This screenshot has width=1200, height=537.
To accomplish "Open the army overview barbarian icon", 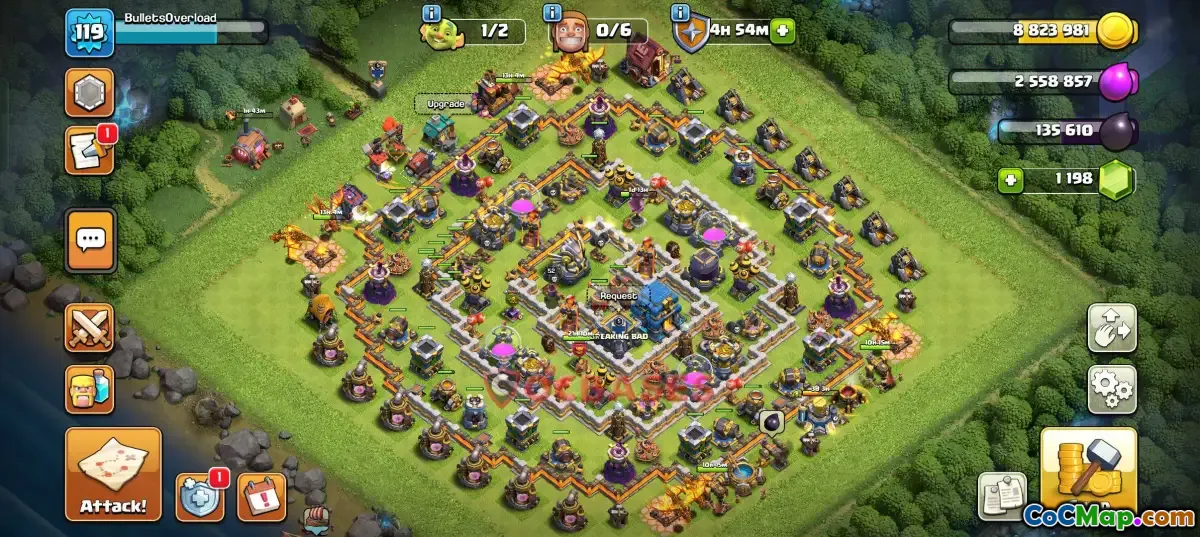I will point(90,389).
